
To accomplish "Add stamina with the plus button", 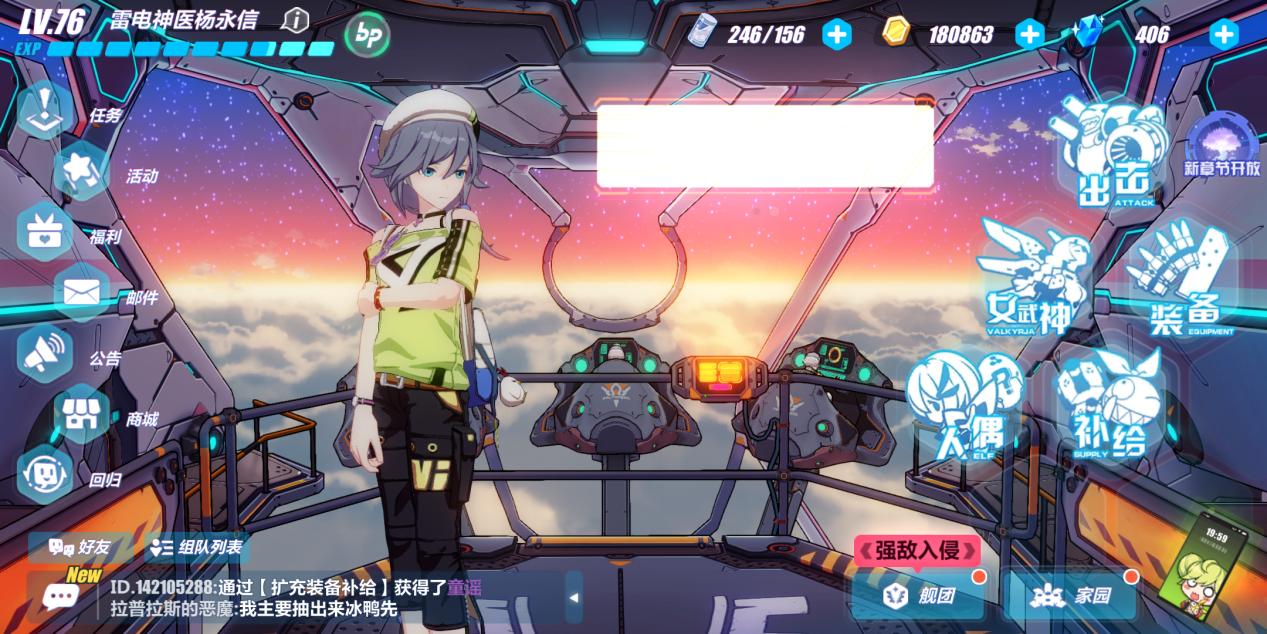I will point(837,34).
